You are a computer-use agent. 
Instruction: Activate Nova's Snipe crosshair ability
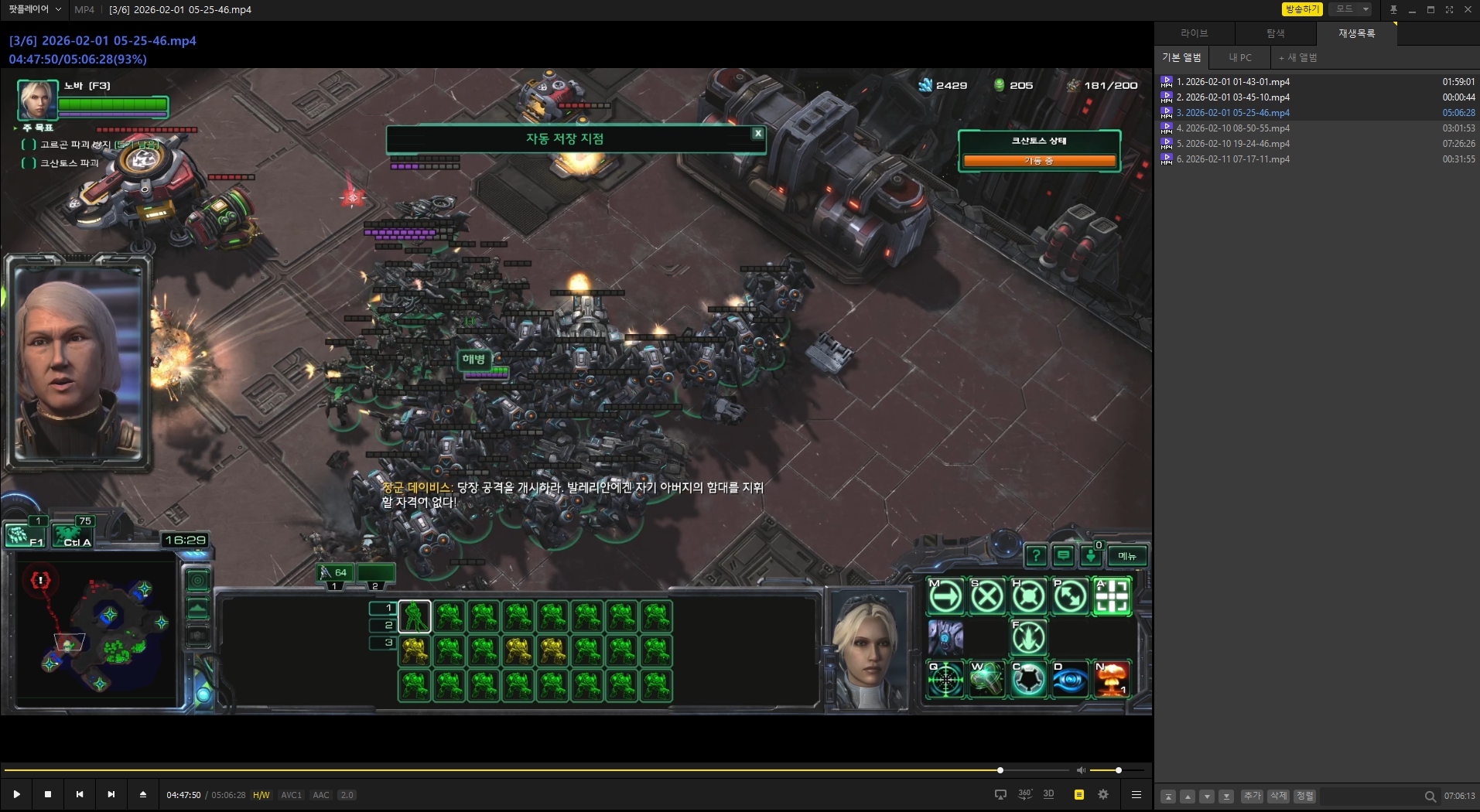pos(945,680)
